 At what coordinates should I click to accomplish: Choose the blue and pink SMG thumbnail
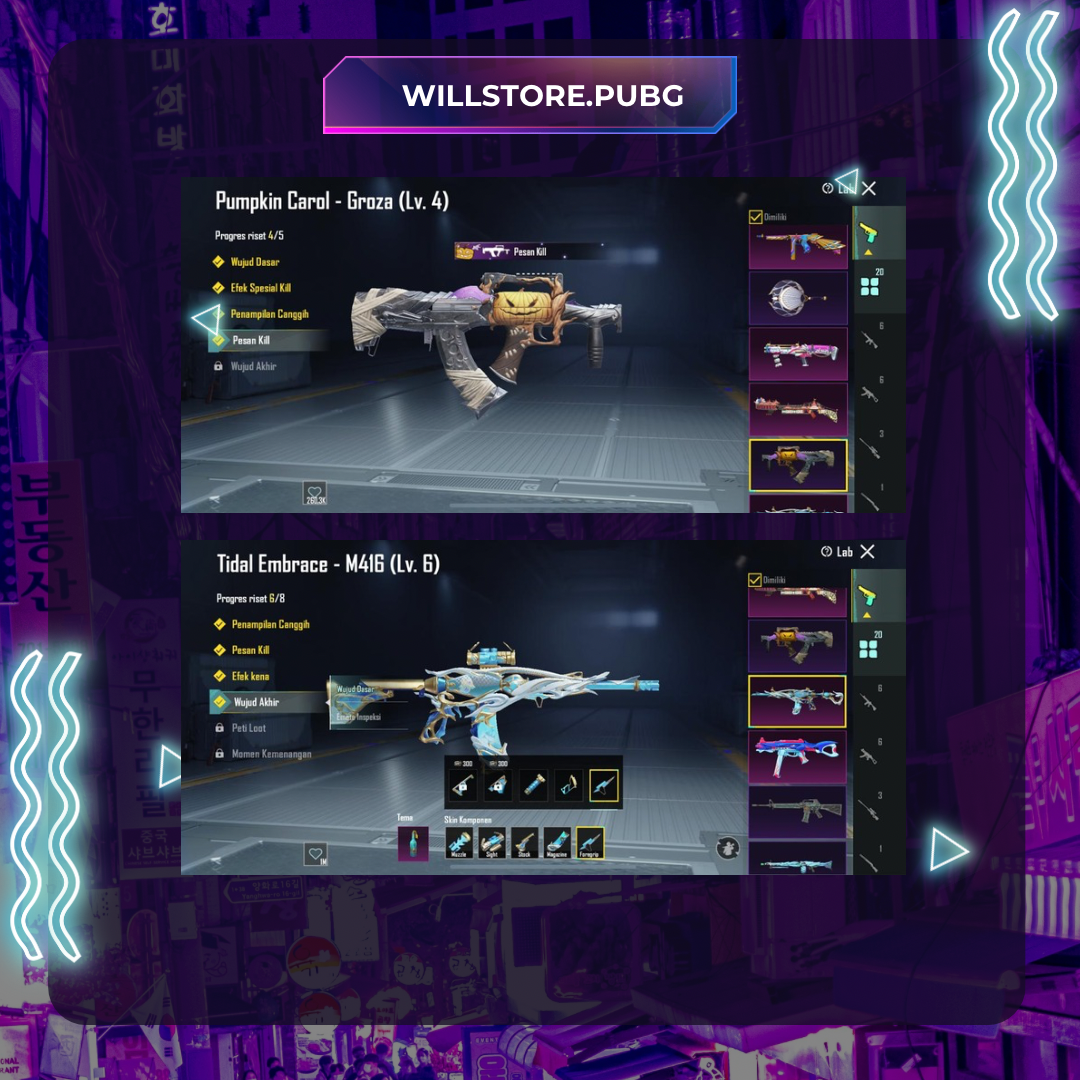(x=798, y=756)
